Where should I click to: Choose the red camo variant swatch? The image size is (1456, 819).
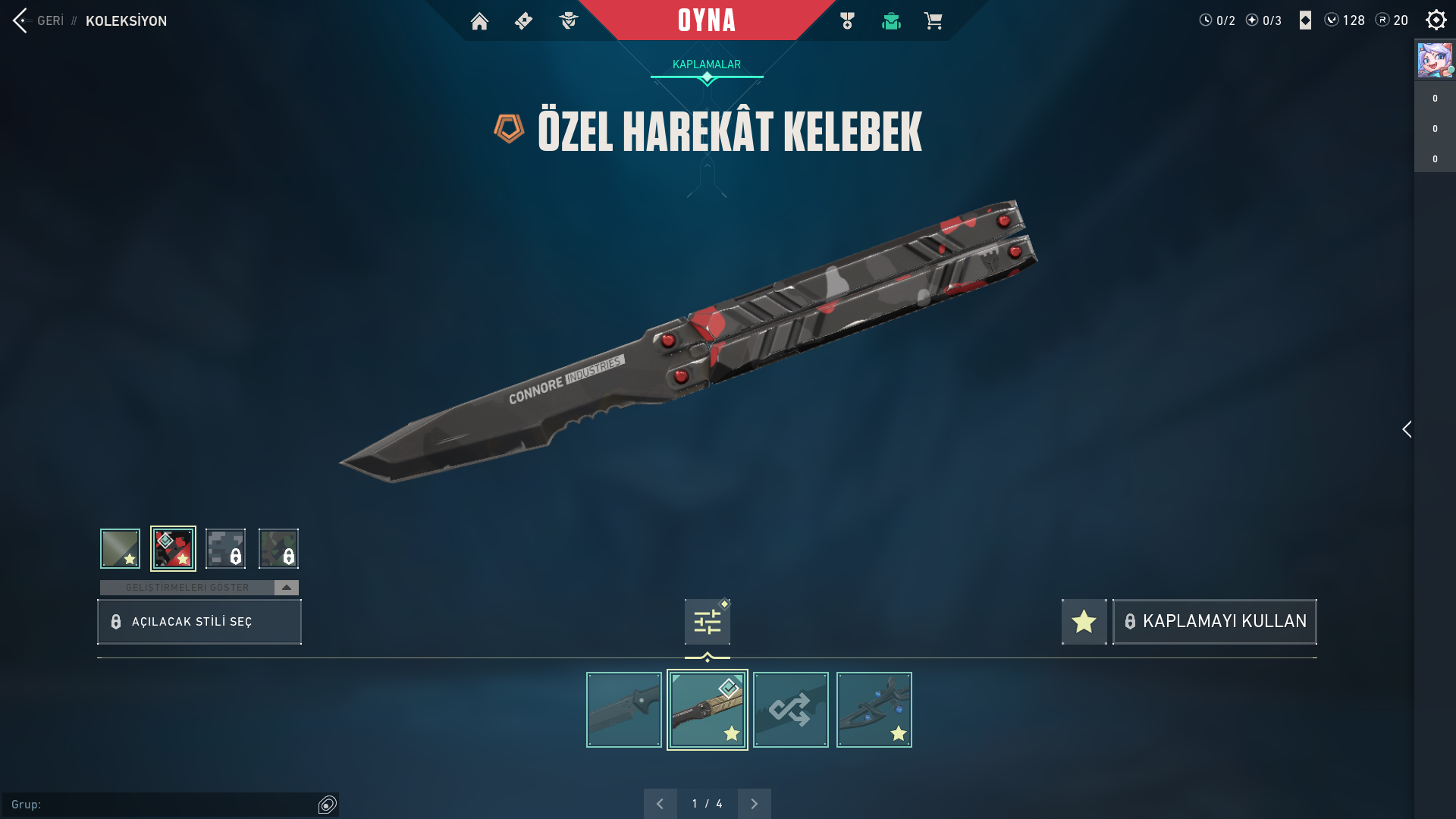coord(173,548)
